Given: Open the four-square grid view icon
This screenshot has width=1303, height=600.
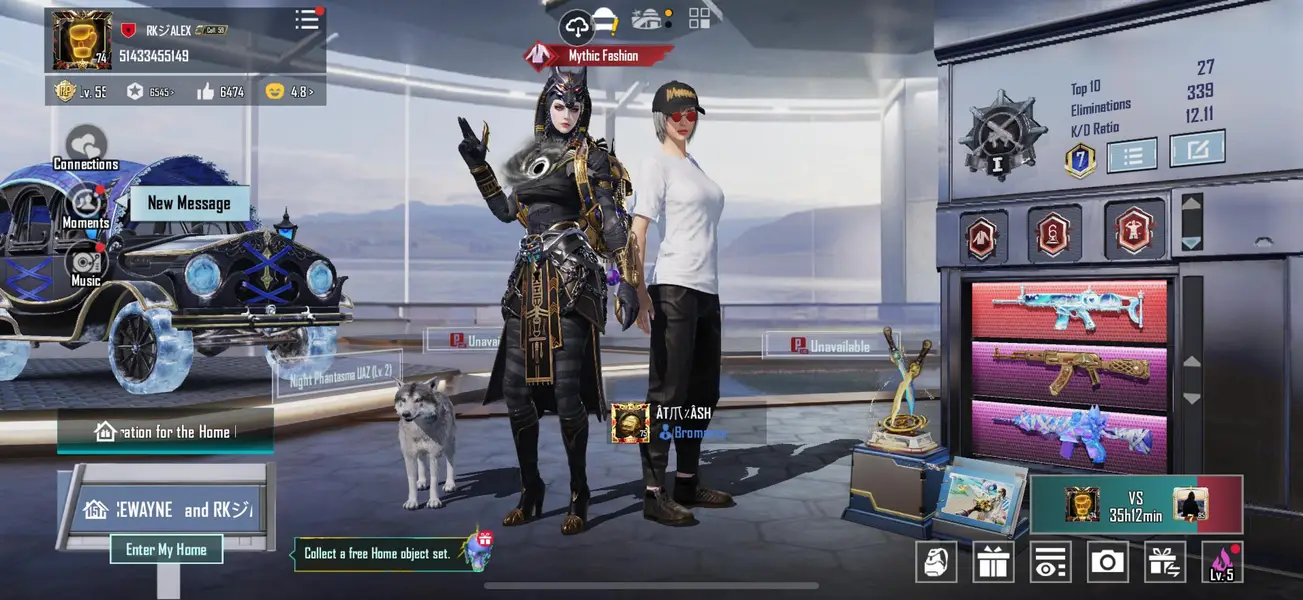Looking at the screenshot, I should 699,19.
